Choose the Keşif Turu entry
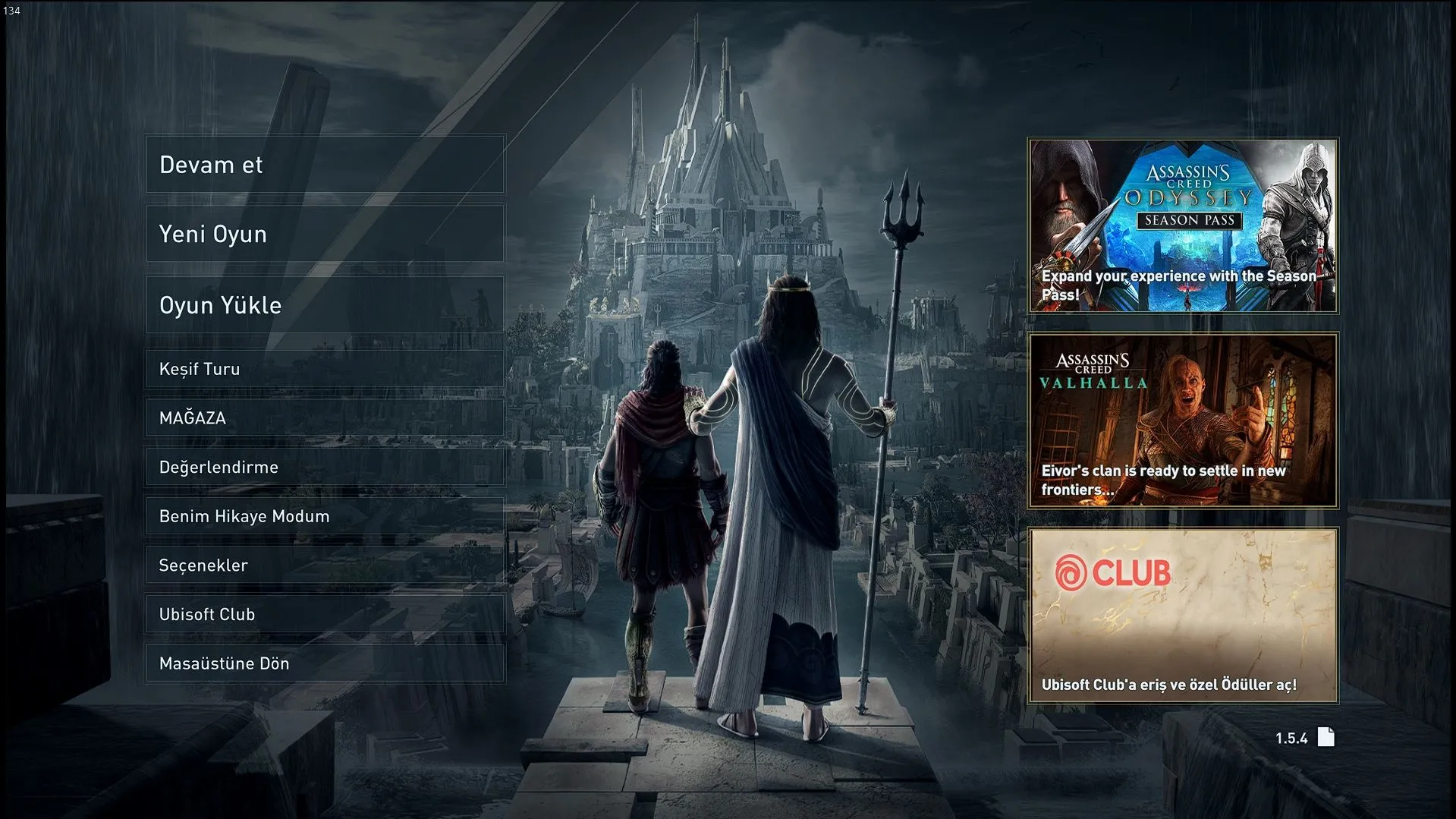Viewport: 1456px width, 819px height. coord(325,369)
